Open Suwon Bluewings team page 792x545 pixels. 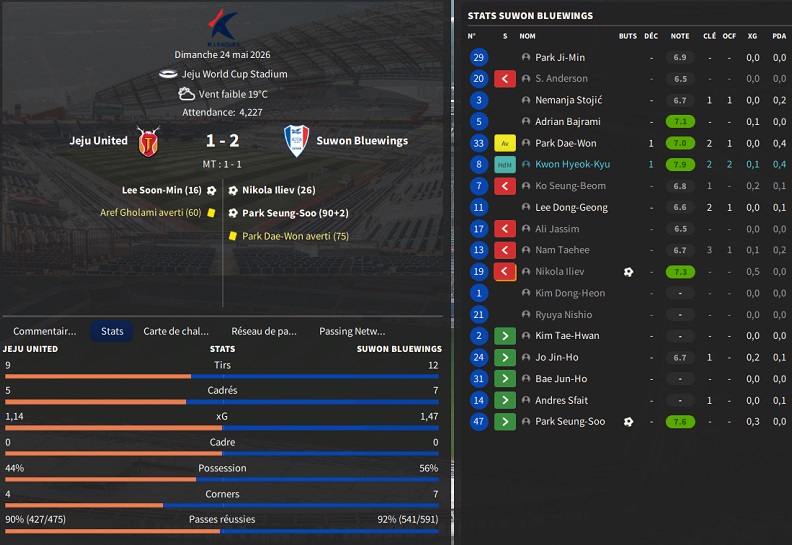tap(362, 141)
